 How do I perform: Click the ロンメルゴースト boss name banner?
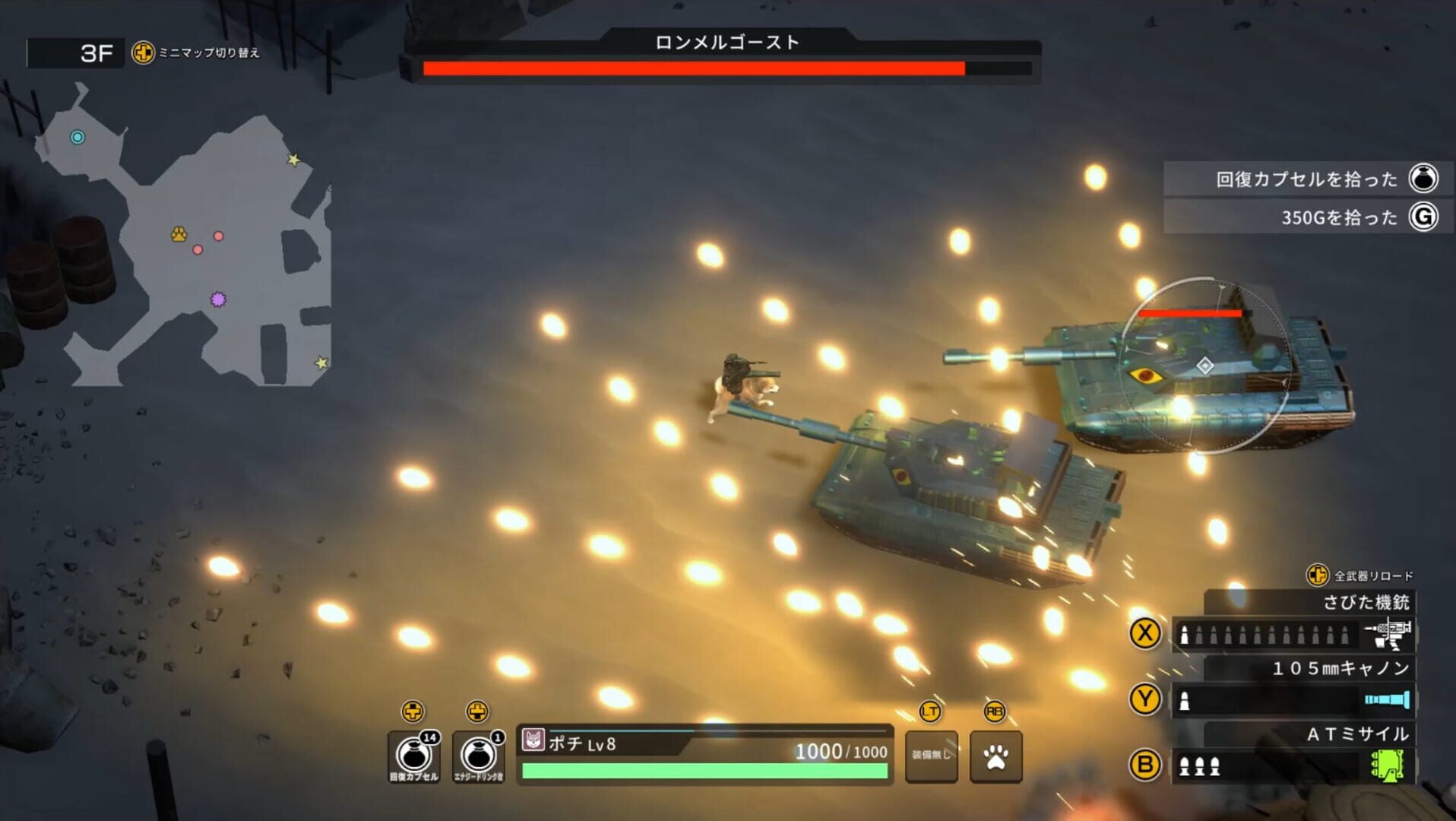coord(727,43)
